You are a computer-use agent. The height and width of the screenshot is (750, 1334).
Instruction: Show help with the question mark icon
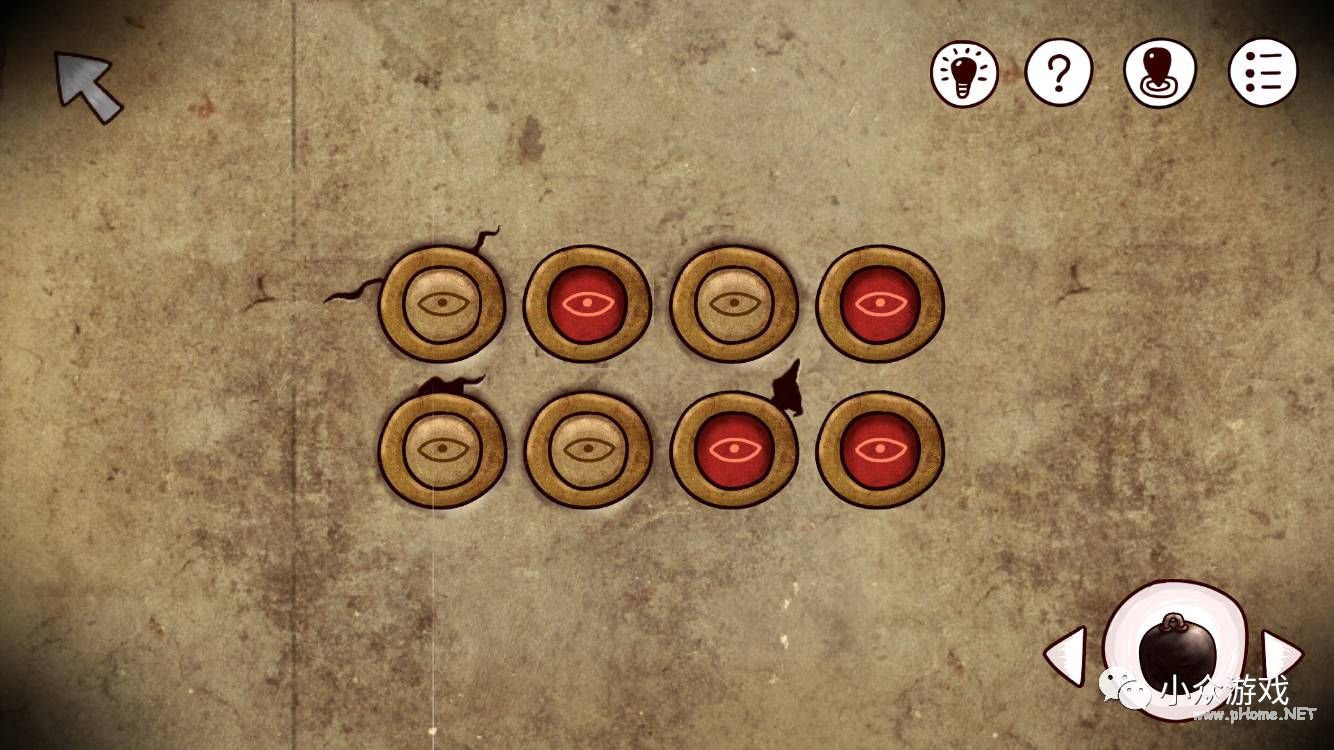pyautogui.click(x=1059, y=73)
